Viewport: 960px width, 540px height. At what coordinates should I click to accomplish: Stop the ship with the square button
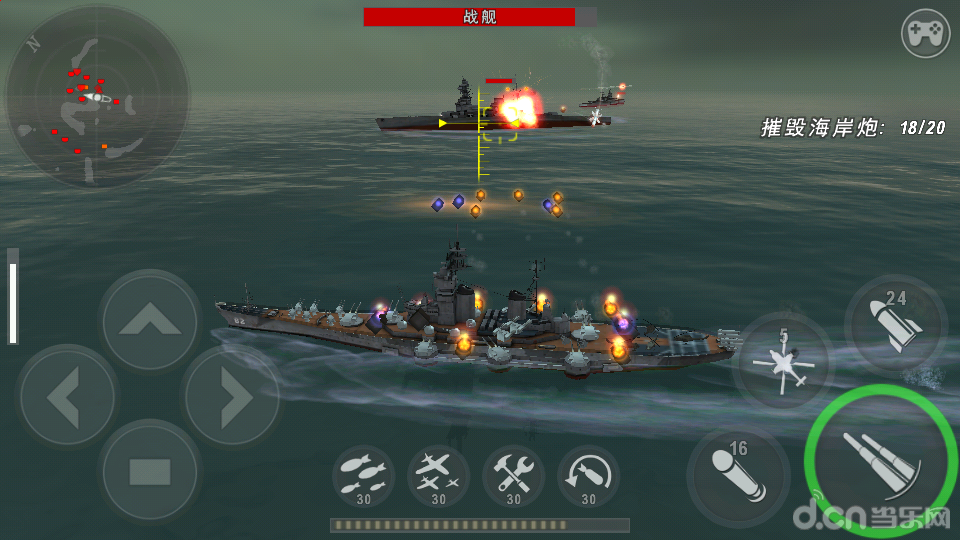click(149, 470)
